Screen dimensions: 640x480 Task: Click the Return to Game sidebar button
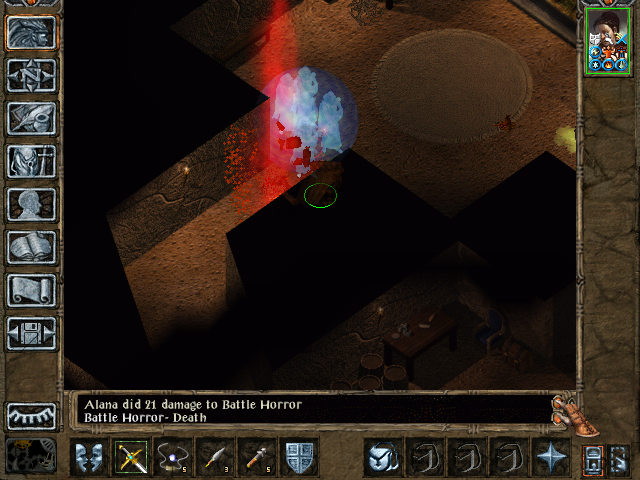coord(31,32)
